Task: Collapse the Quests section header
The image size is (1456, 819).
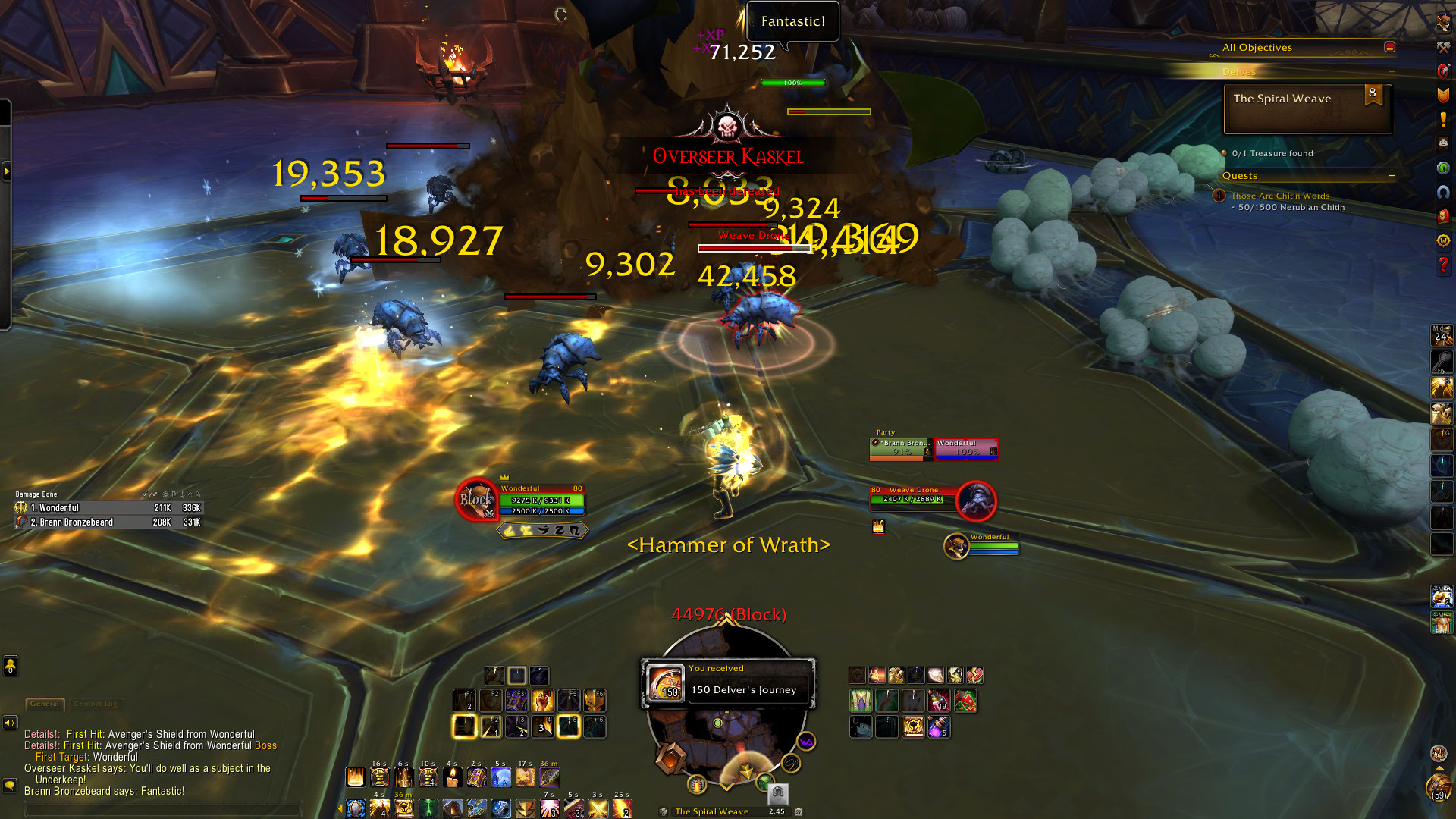Action: pyautogui.click(x=1392, y=176)
